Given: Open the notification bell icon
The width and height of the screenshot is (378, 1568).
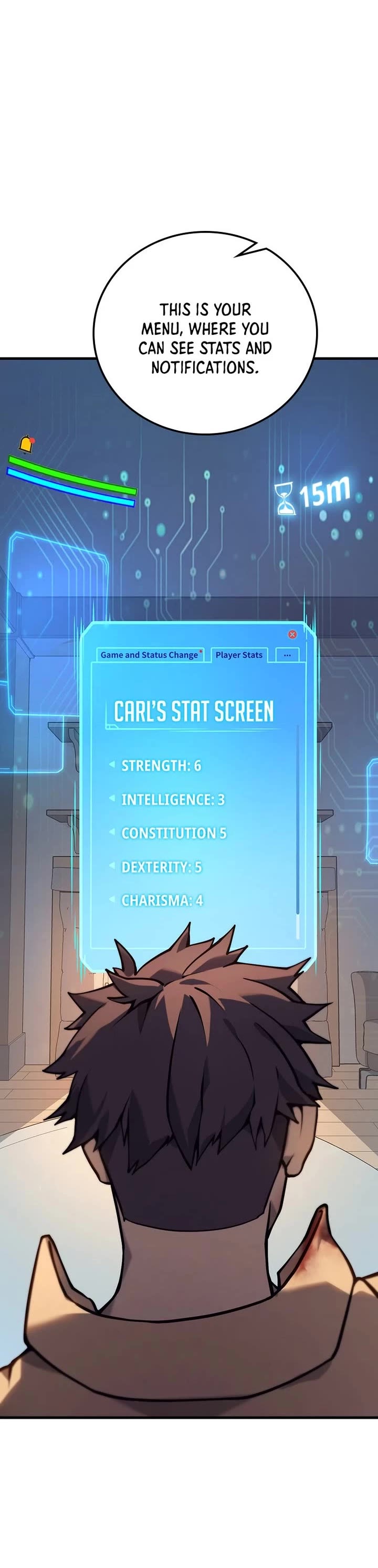Looking at the screenshot, I should pos(26,444).
